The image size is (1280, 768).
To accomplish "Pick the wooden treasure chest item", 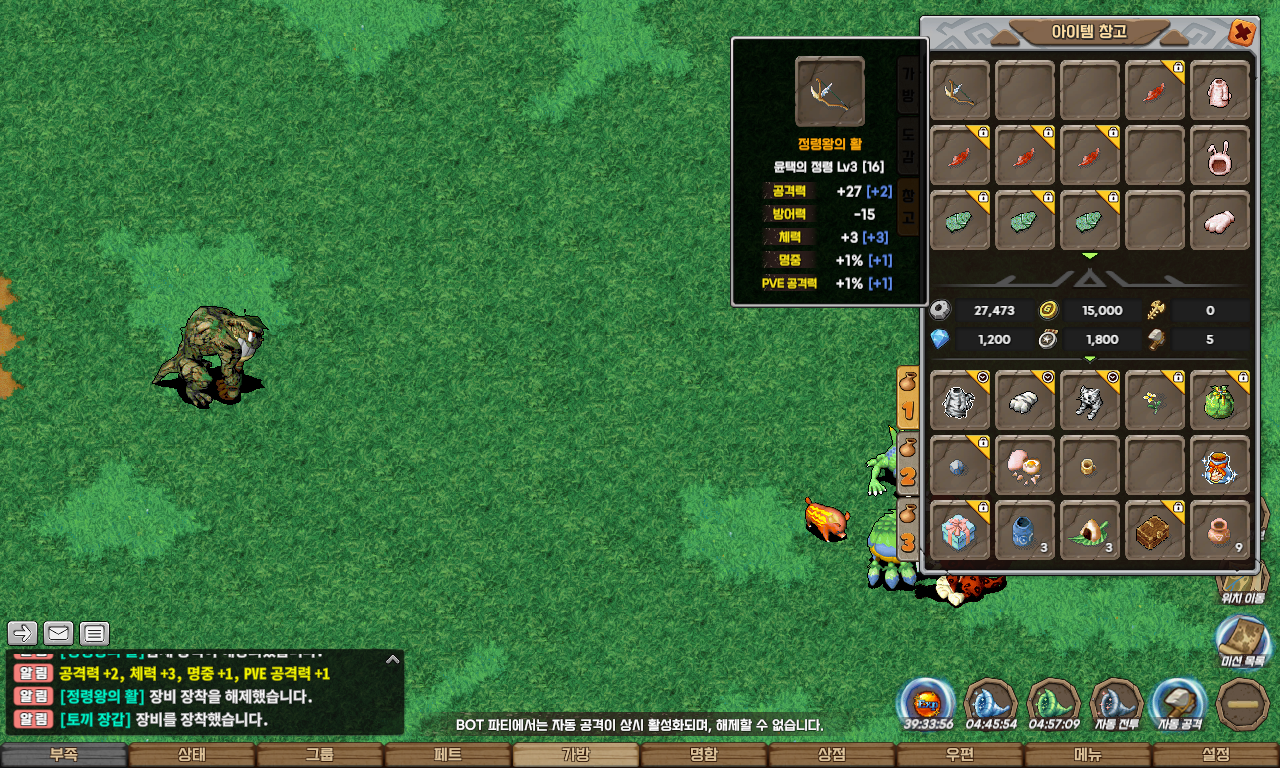I will coord(1155,531).
